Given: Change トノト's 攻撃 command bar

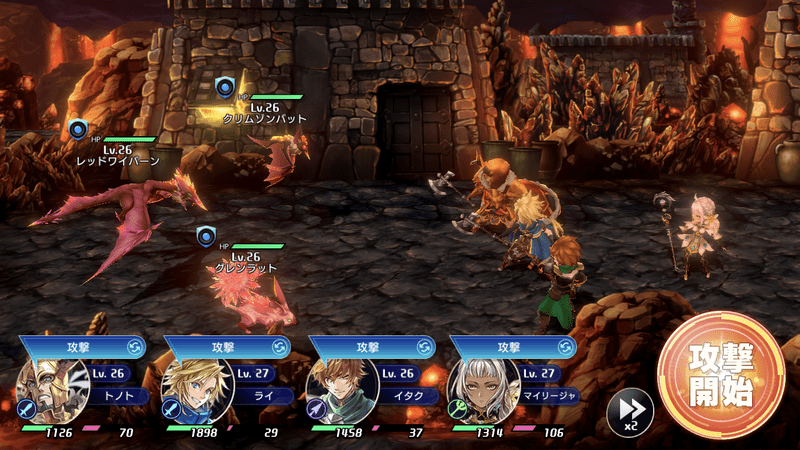Looking at the screenshot, I should click(80, 346).
